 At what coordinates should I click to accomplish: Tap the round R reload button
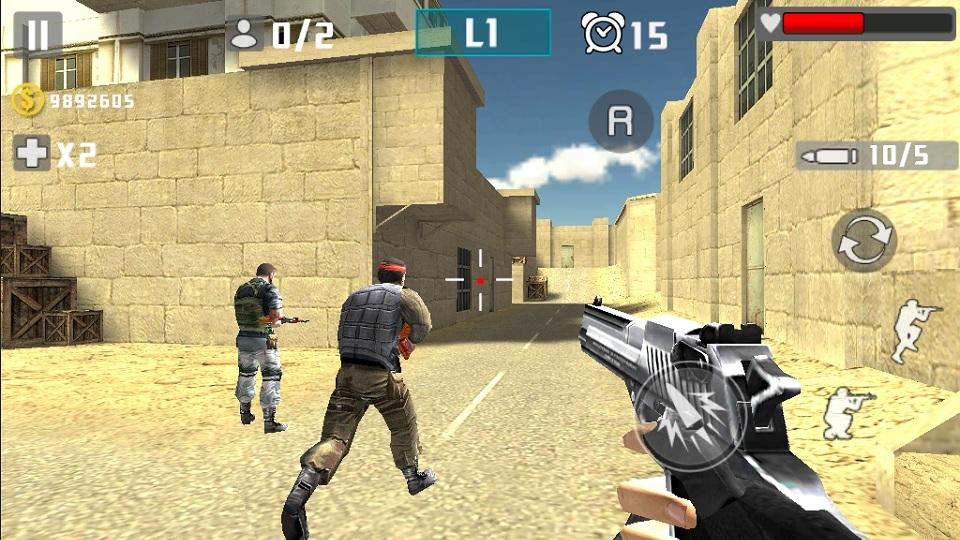pyautogui.click(x=621, y=121)
